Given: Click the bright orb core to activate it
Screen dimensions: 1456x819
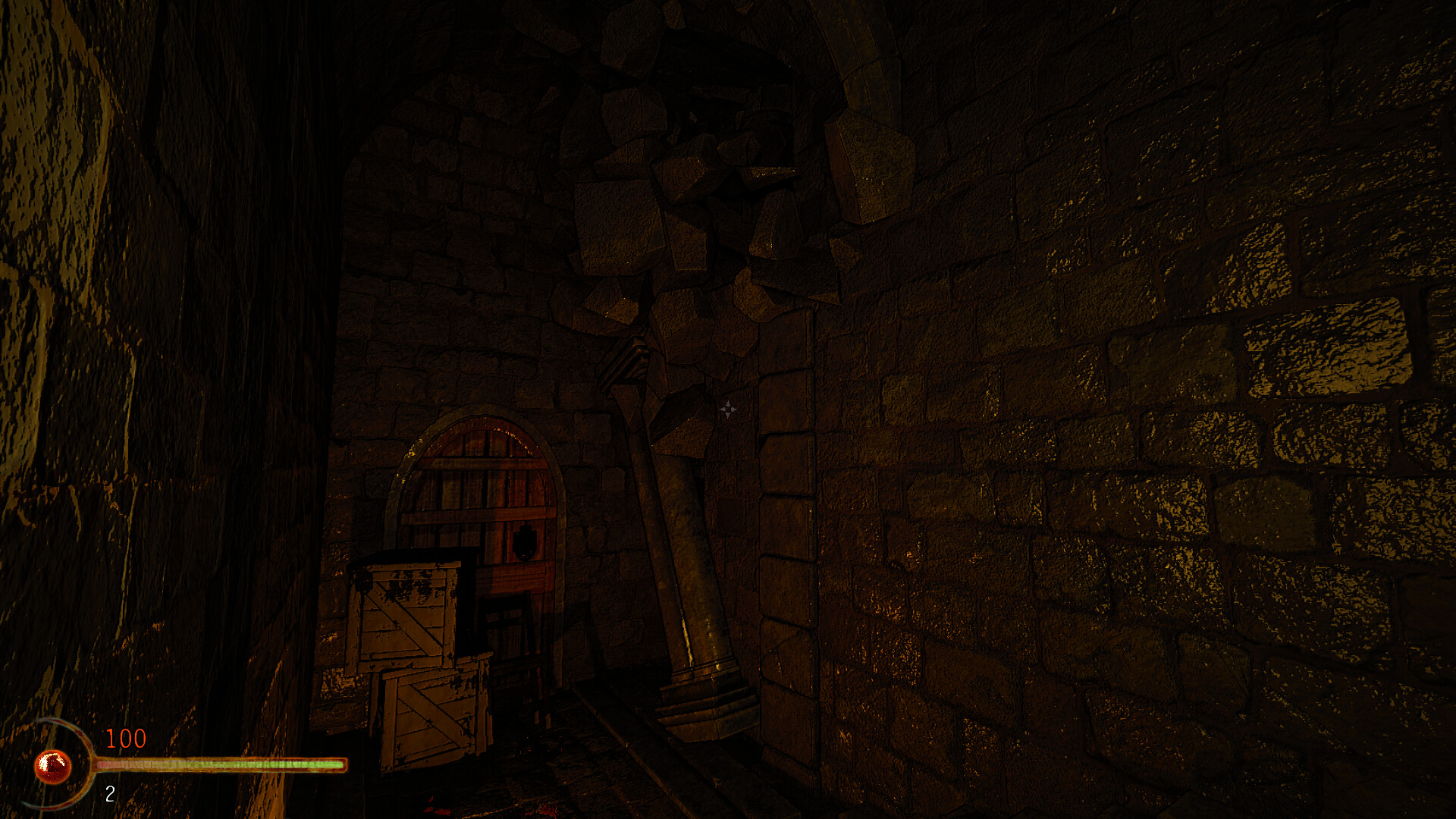Looking at the screenshot, I should pos(50,764).
